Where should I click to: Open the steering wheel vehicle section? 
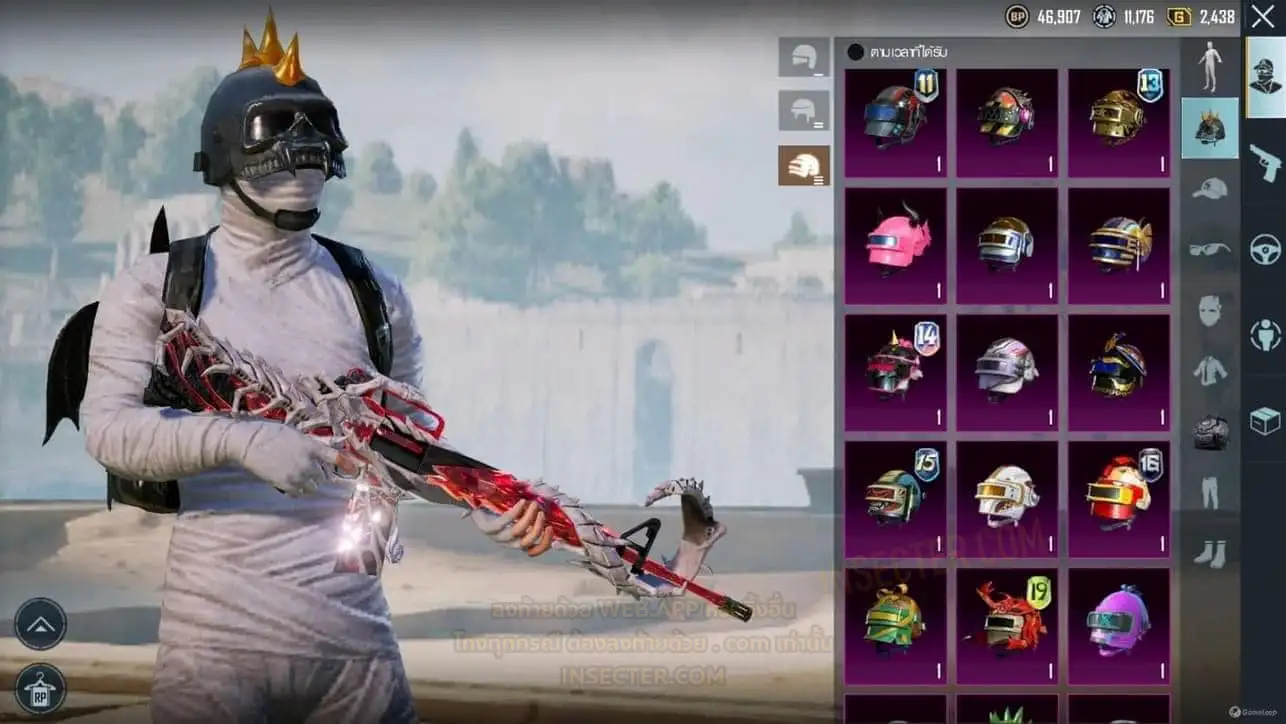click(x=1265, y=248)
